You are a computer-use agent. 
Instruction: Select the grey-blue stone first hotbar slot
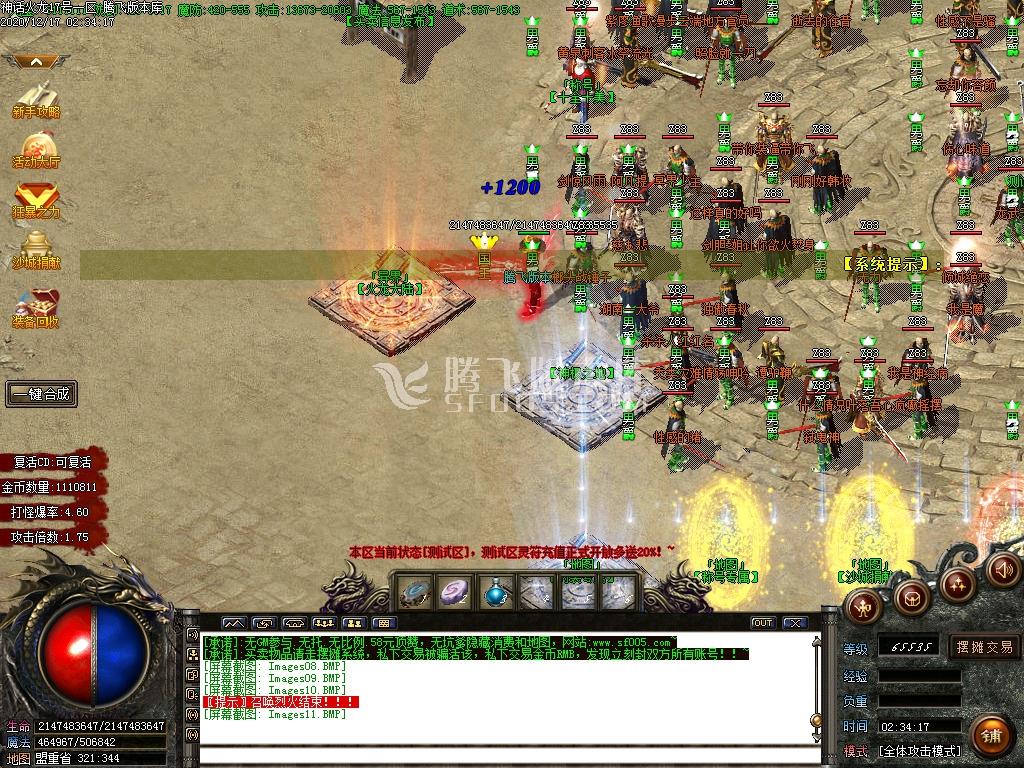tap(415, 592)
